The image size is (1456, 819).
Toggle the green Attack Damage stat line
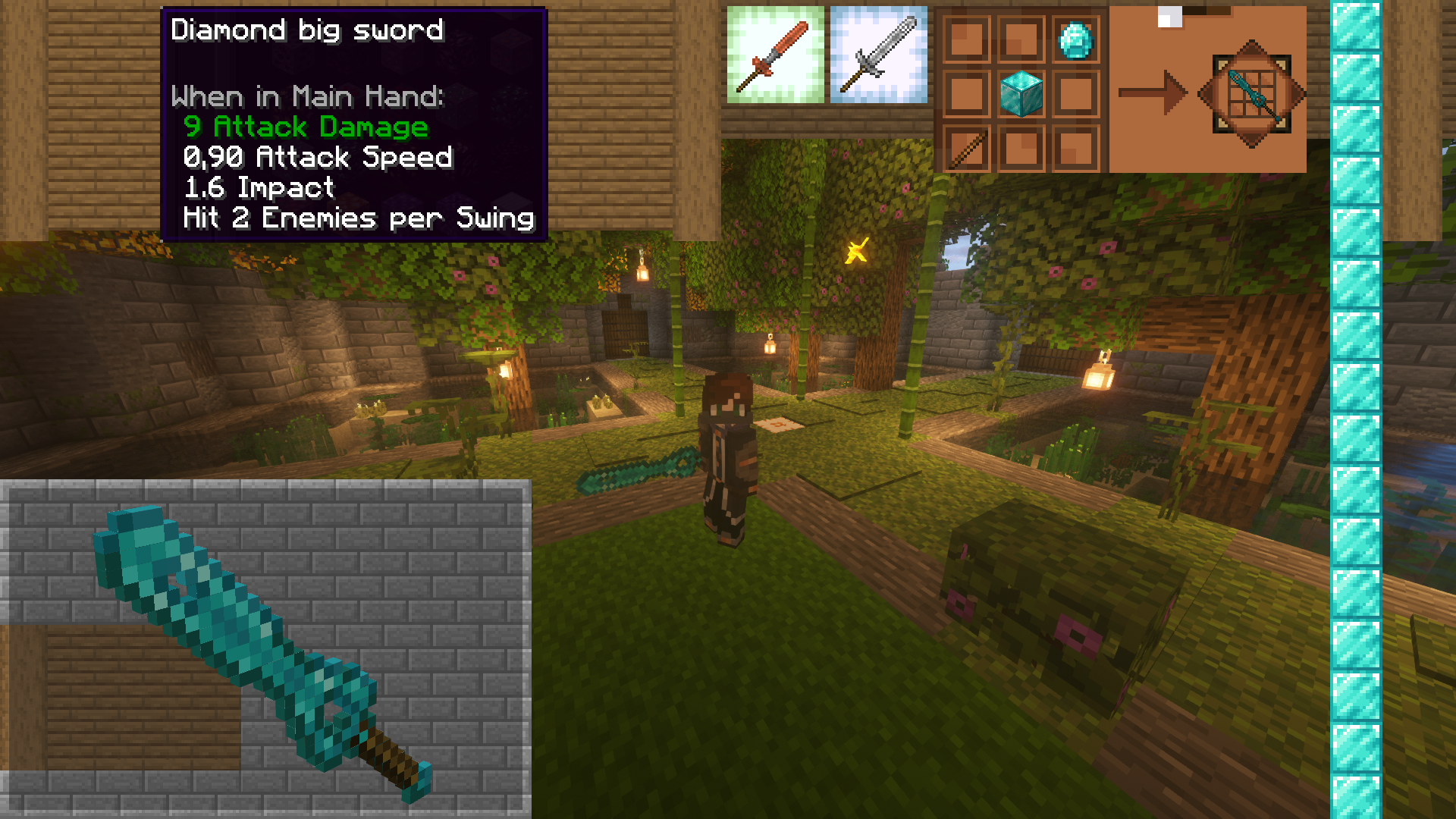(305, 127)
